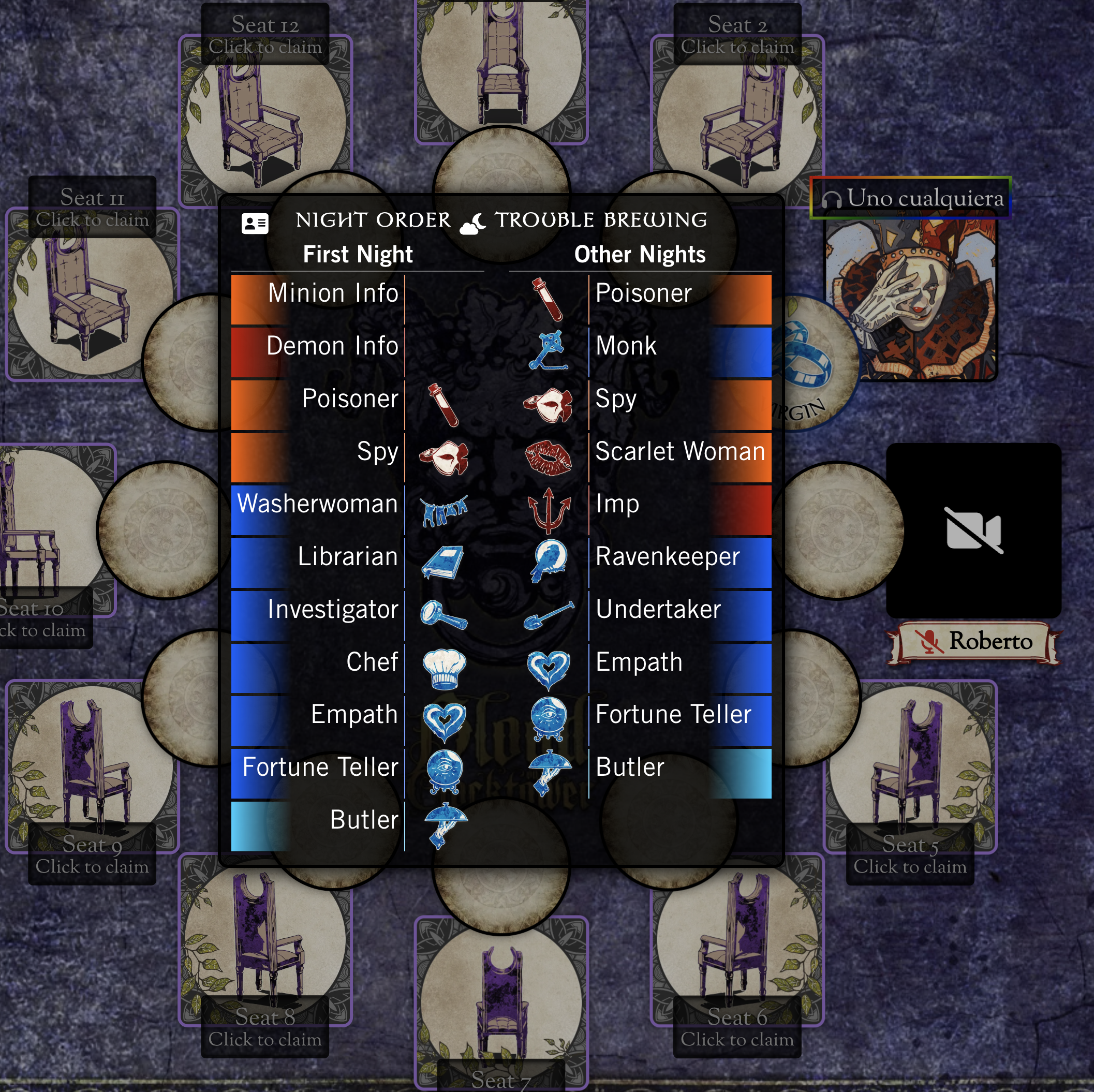The height and width of the screenshot is (1092, 1094).
Task: Claim Seat 8
Action: (x=264, y=1027)
